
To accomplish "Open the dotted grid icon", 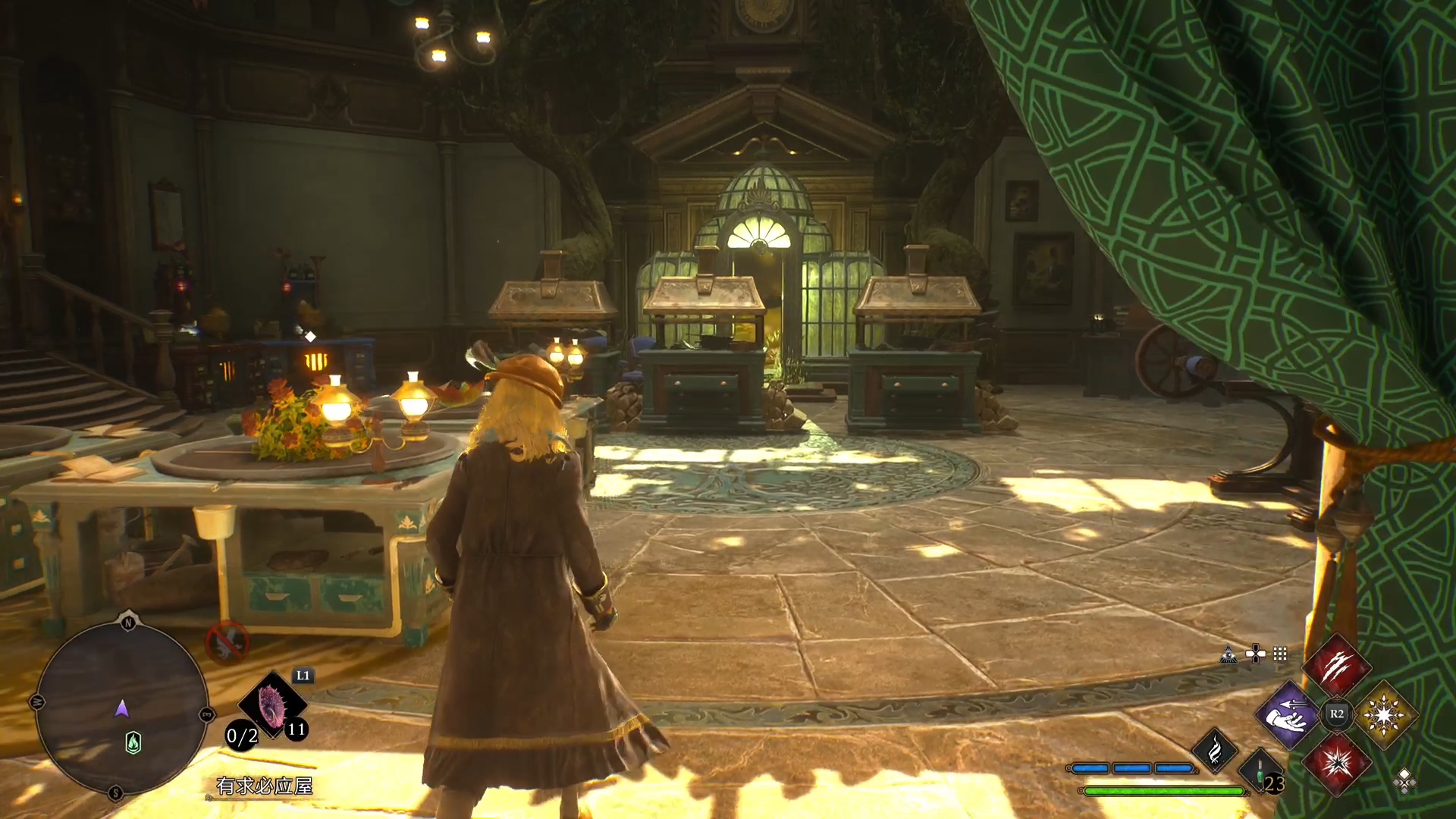I will coord(1280,654).
